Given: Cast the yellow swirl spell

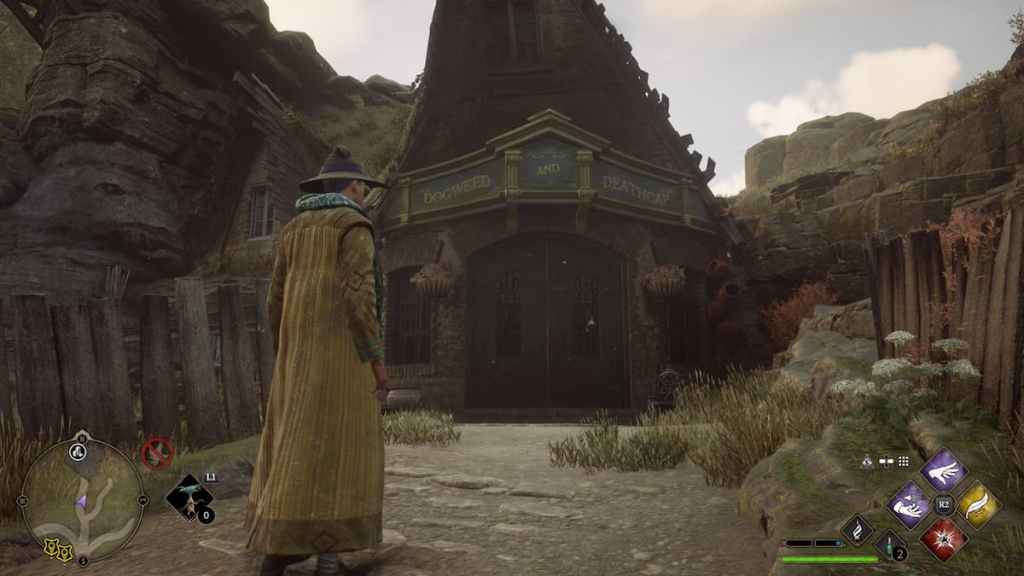Looking at the screenshot, I should (979, 505).
